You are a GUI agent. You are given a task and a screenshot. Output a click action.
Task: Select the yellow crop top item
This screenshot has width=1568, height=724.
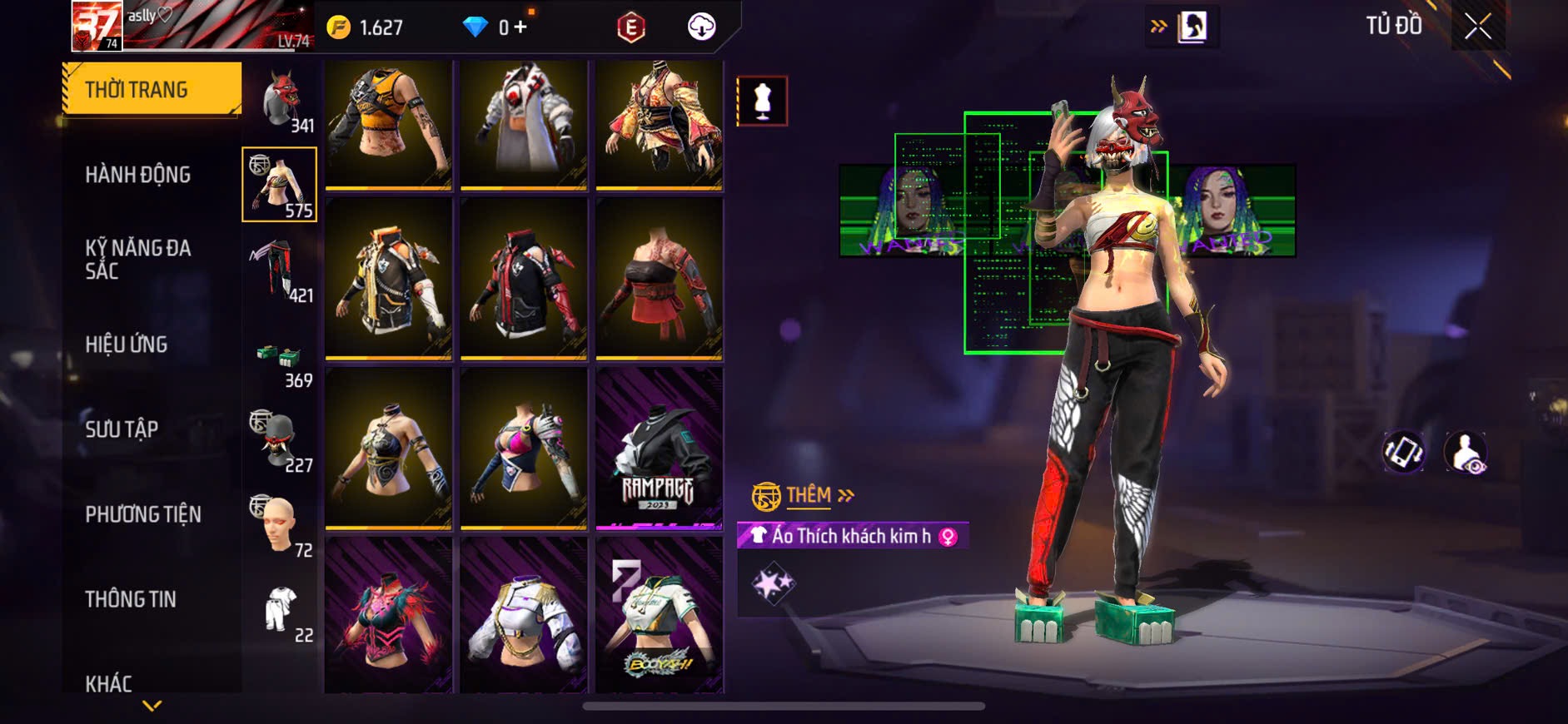pos(388,123)
